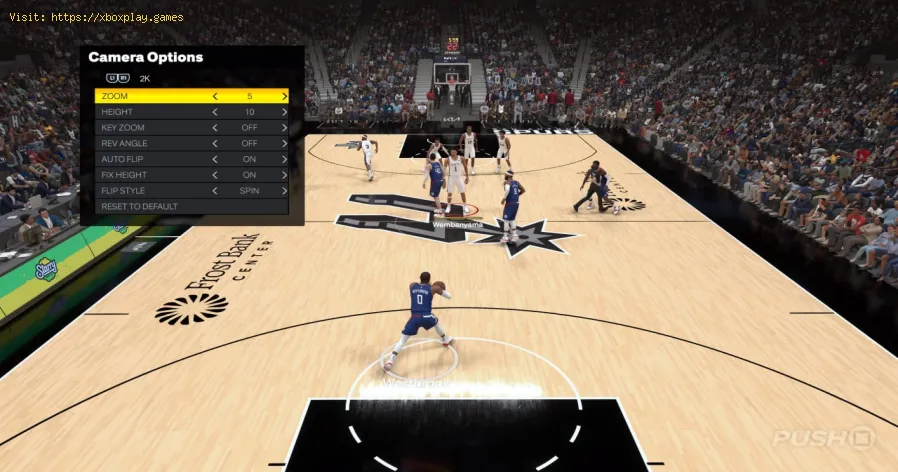
Task: Raise camera Height using right arrow
Action: (284, 112)
